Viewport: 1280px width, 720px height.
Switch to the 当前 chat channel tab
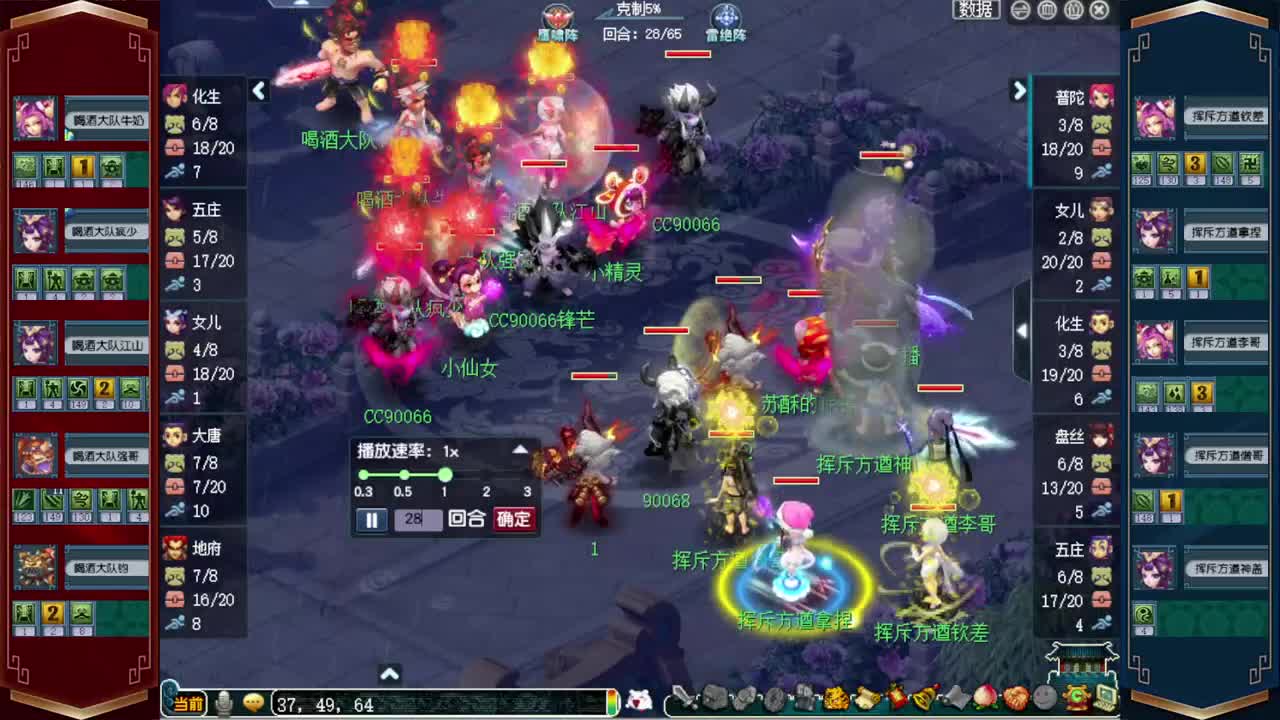(190, 703)
